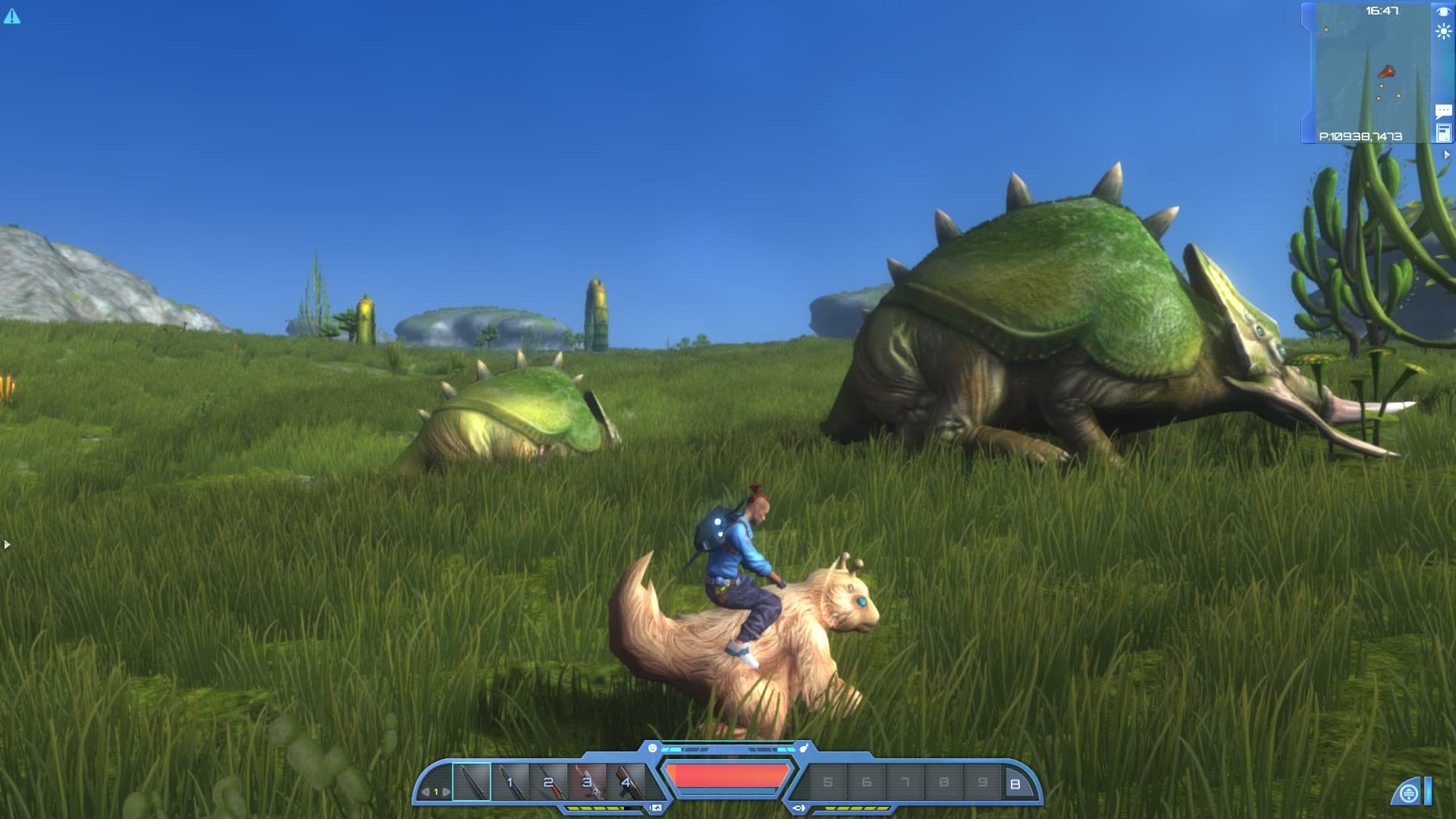Screen dimensions: 1456x819
Task: Toggle the picture icon below the left hotbar
Action: click(x=656, y=807)
